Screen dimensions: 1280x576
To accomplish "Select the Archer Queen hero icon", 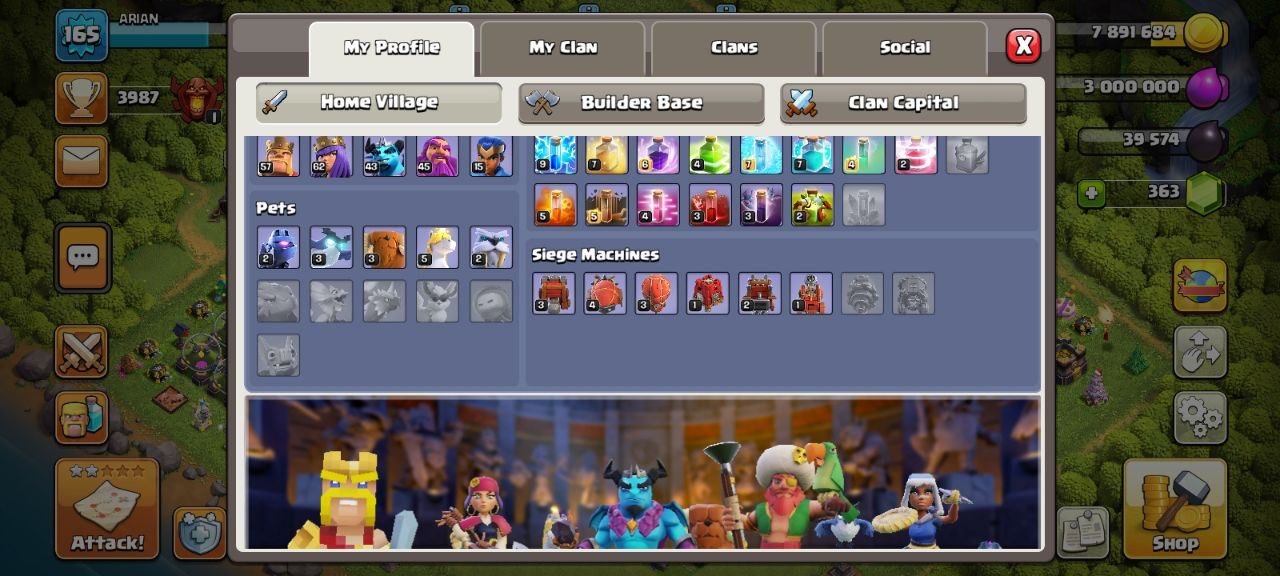I will [331, 158].
